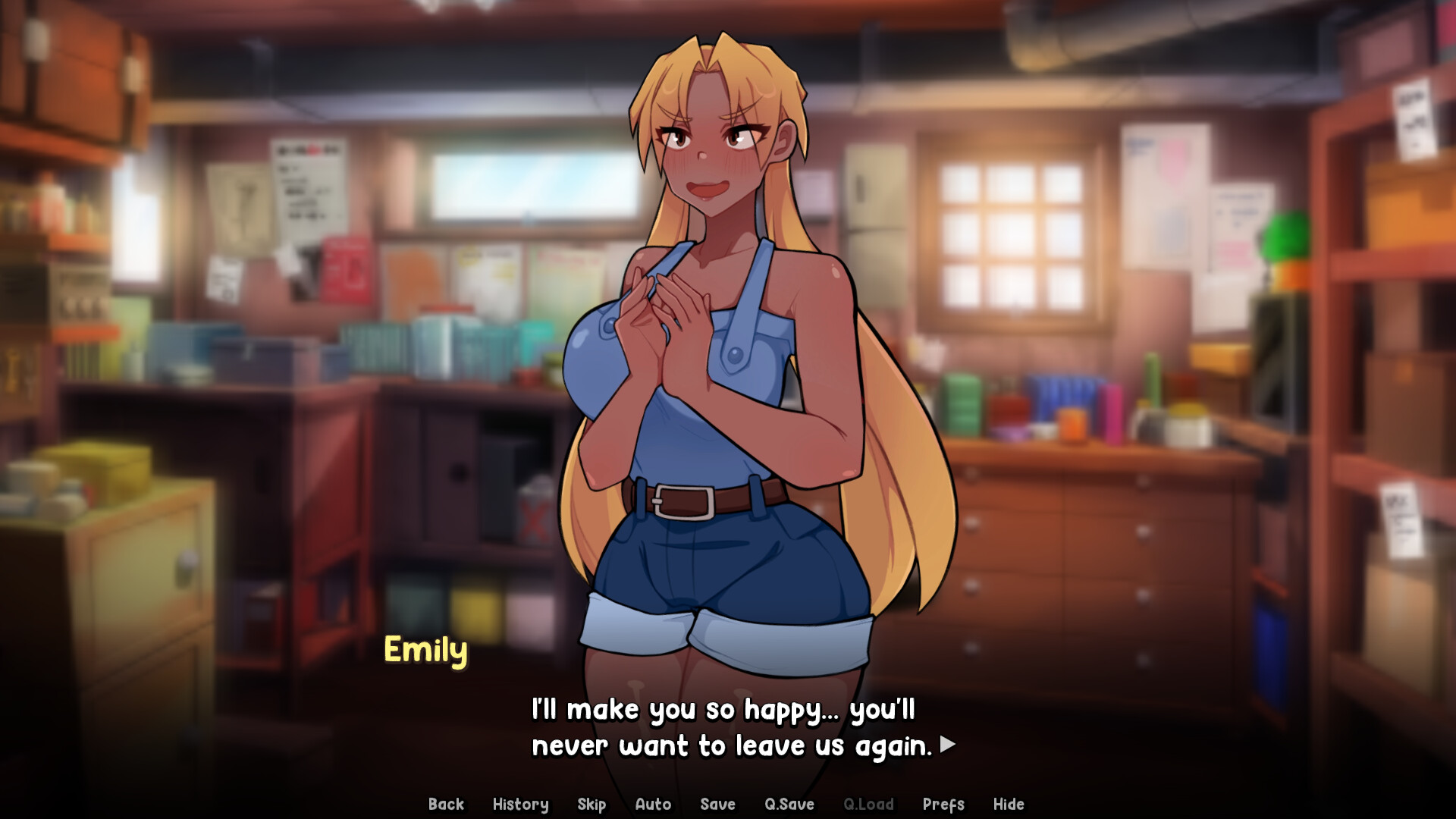Open saved games via the Save option
The width and height of the screenshot is (1456, 819).
[x=717, y=805]
